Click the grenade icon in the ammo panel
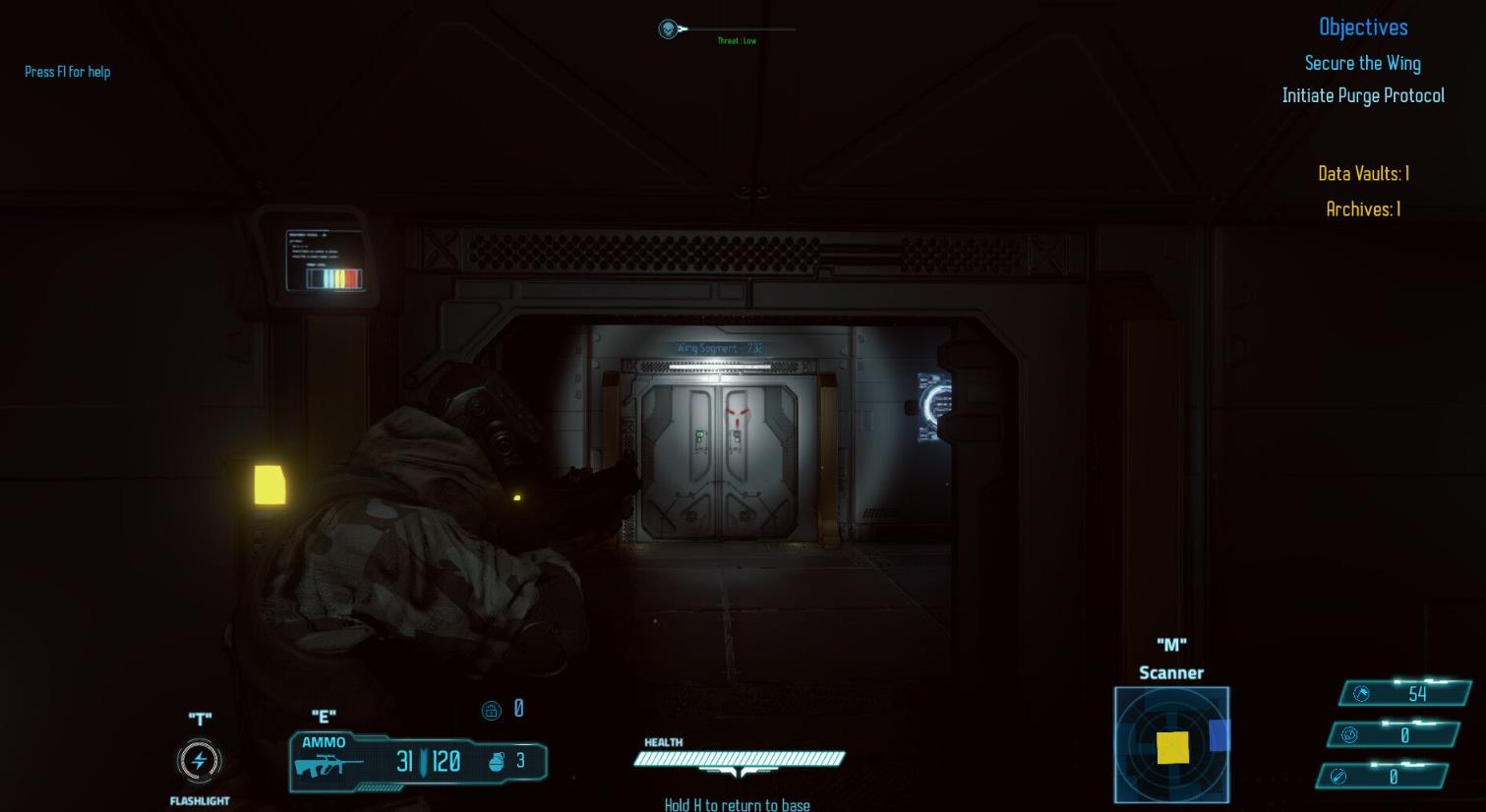 (x=497, y=760)
